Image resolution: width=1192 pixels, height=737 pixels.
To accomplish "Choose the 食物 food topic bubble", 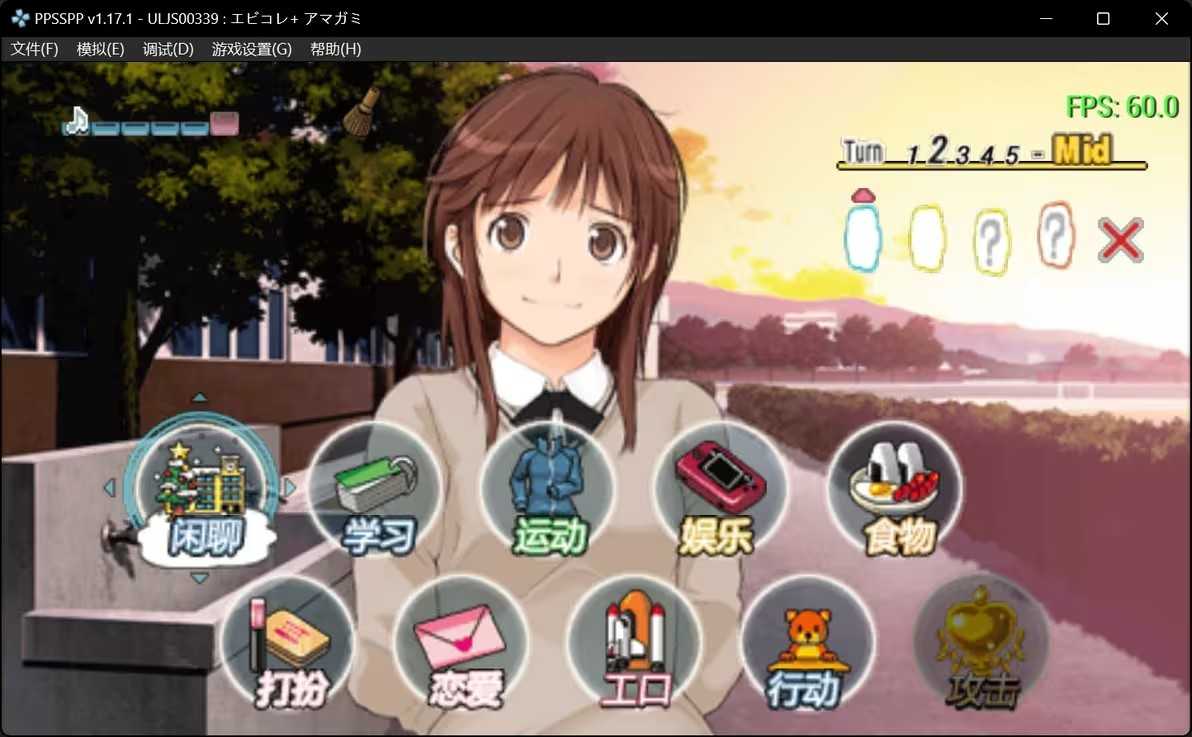I will click(x=895, y=492).
